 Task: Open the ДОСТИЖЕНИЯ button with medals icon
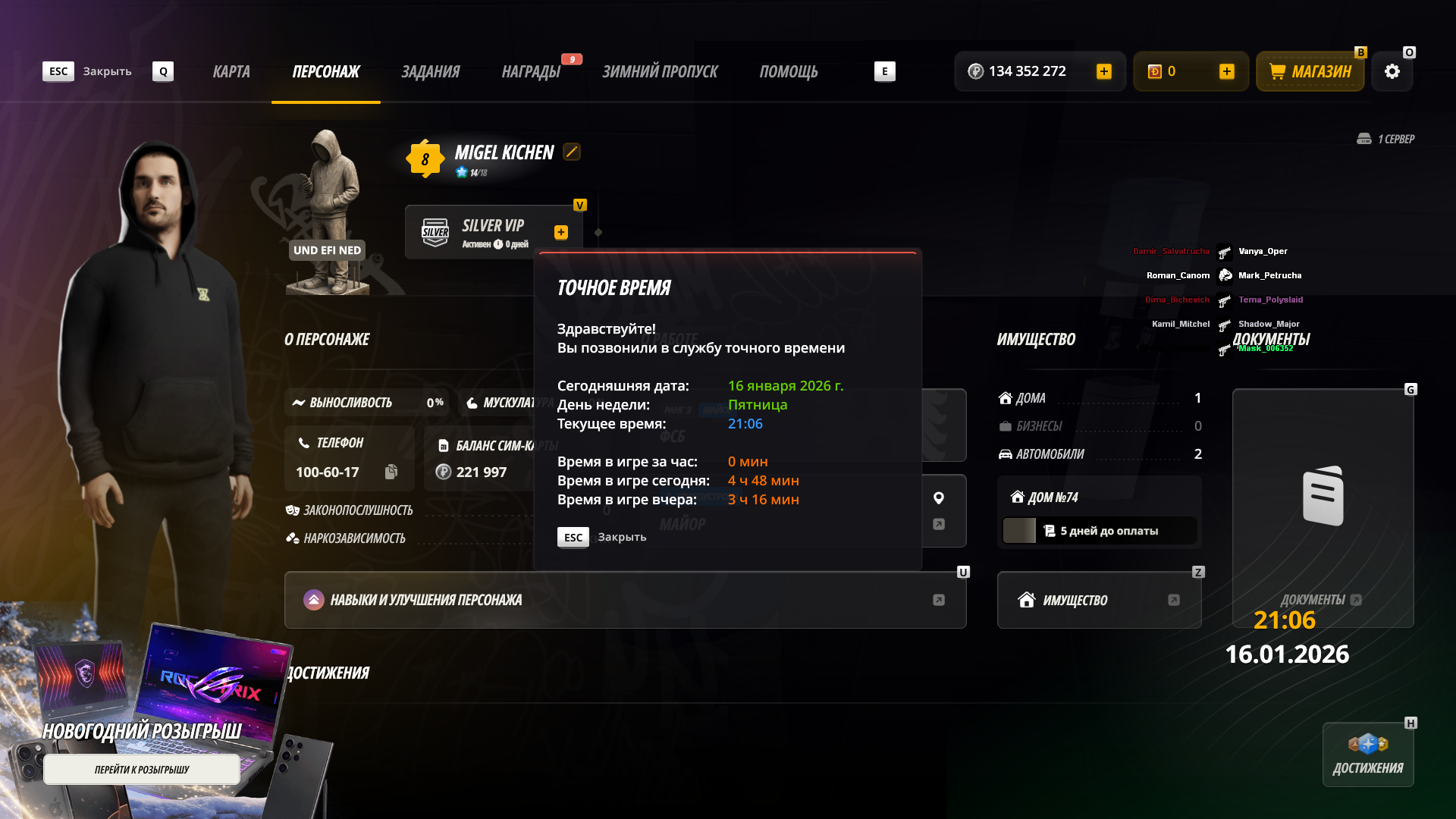pyautogui.click(x=1368, y=755)
